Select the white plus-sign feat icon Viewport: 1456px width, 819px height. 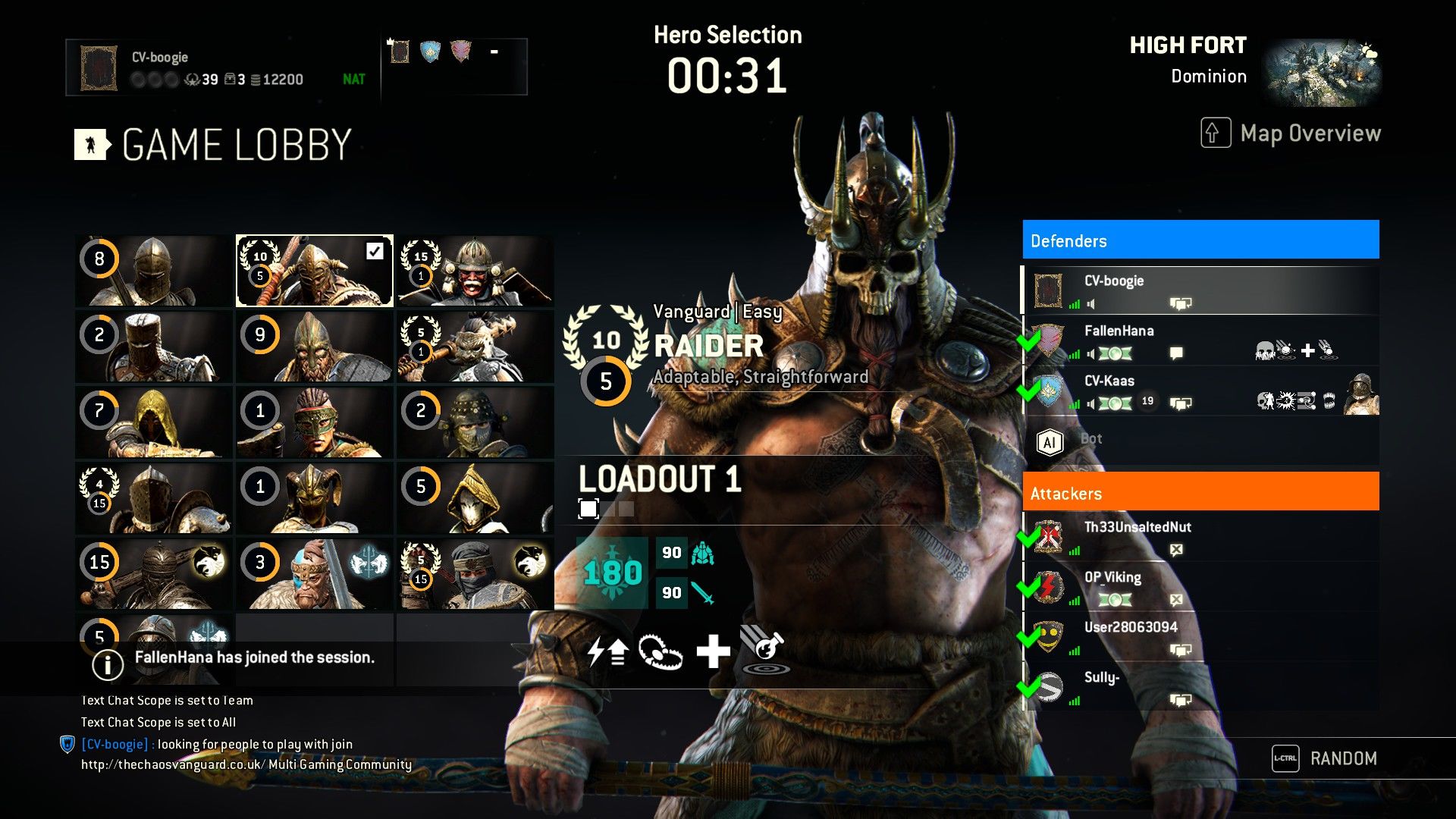(x=713, y=651)
